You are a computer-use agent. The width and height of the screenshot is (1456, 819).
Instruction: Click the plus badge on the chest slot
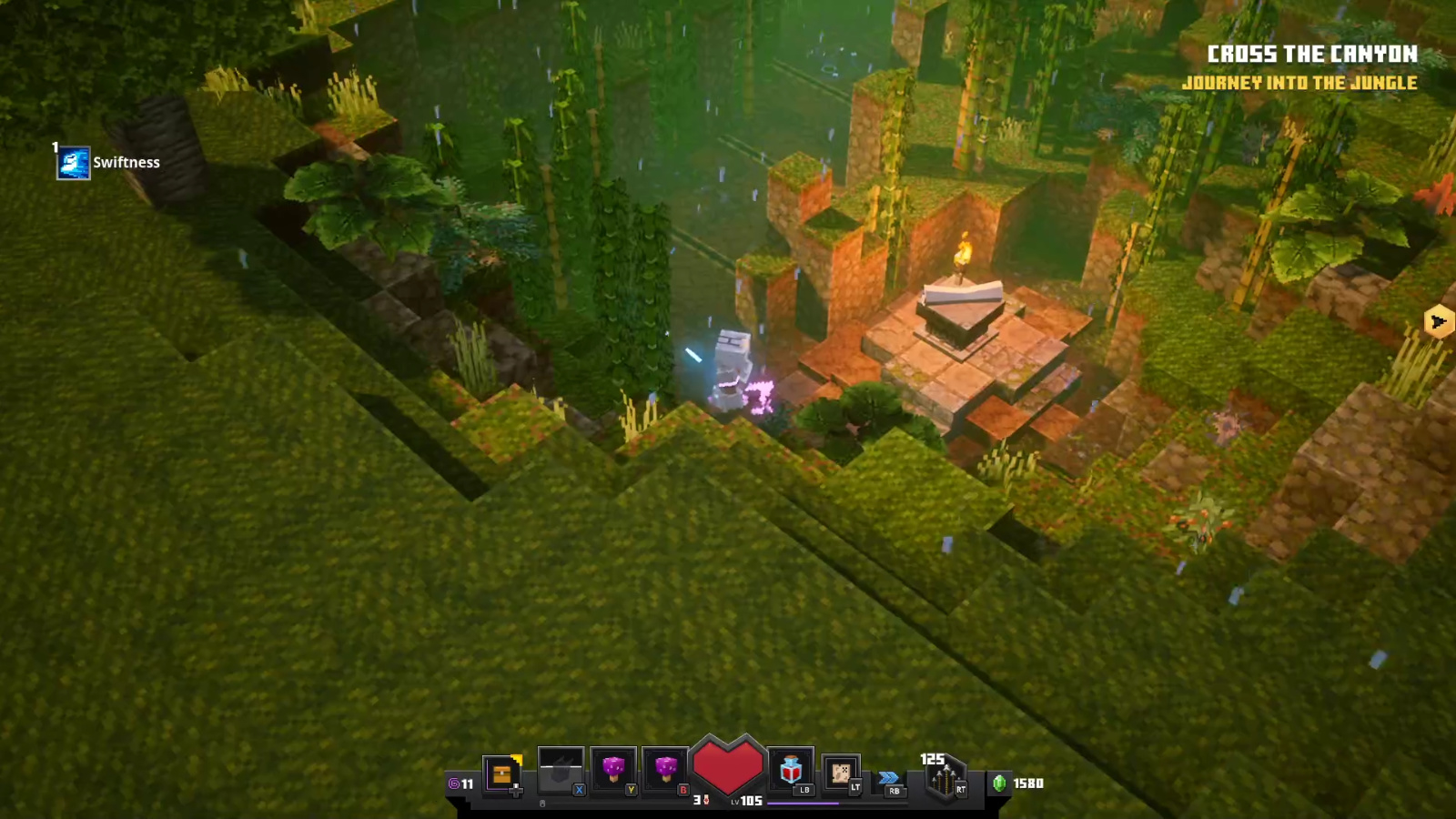coord(516,790)
